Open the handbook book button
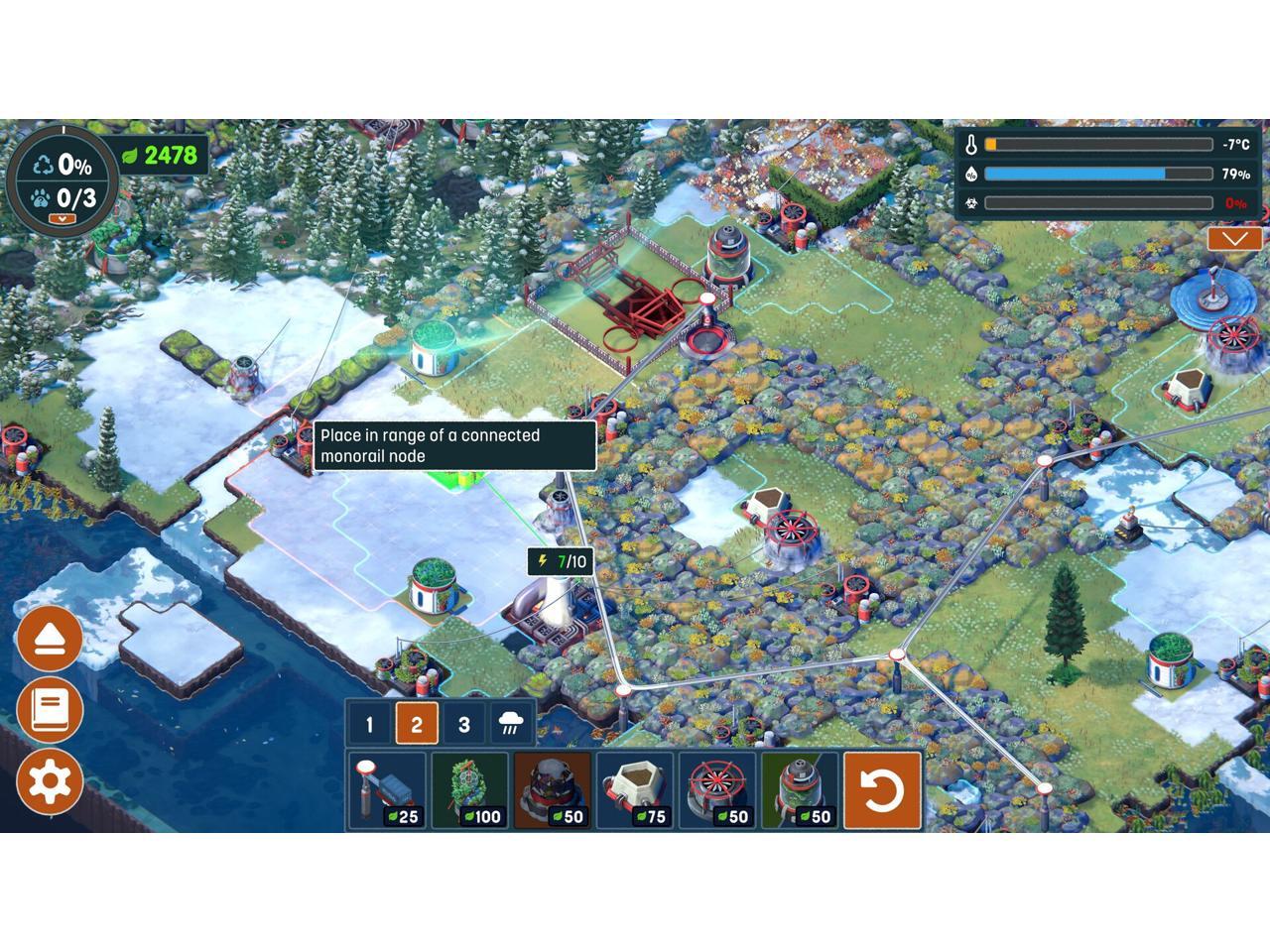1270x952 pixels. tap(50, 710)
